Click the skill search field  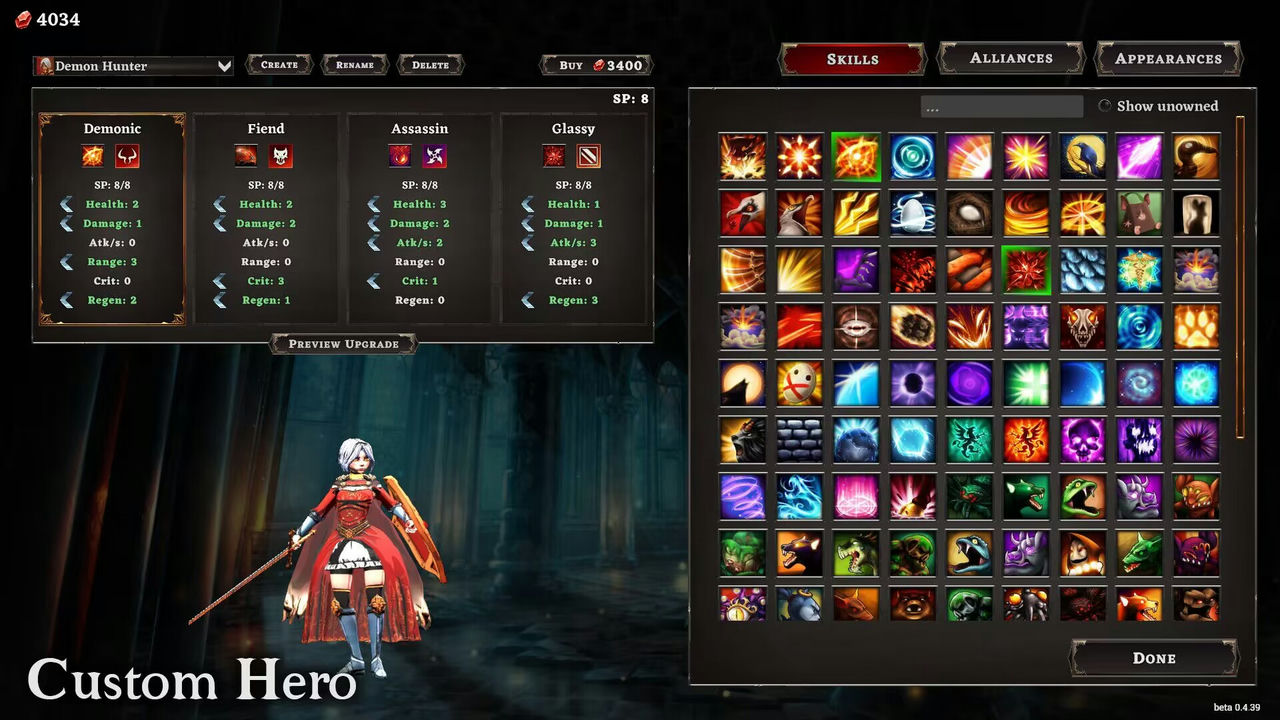coord(1001,106)
